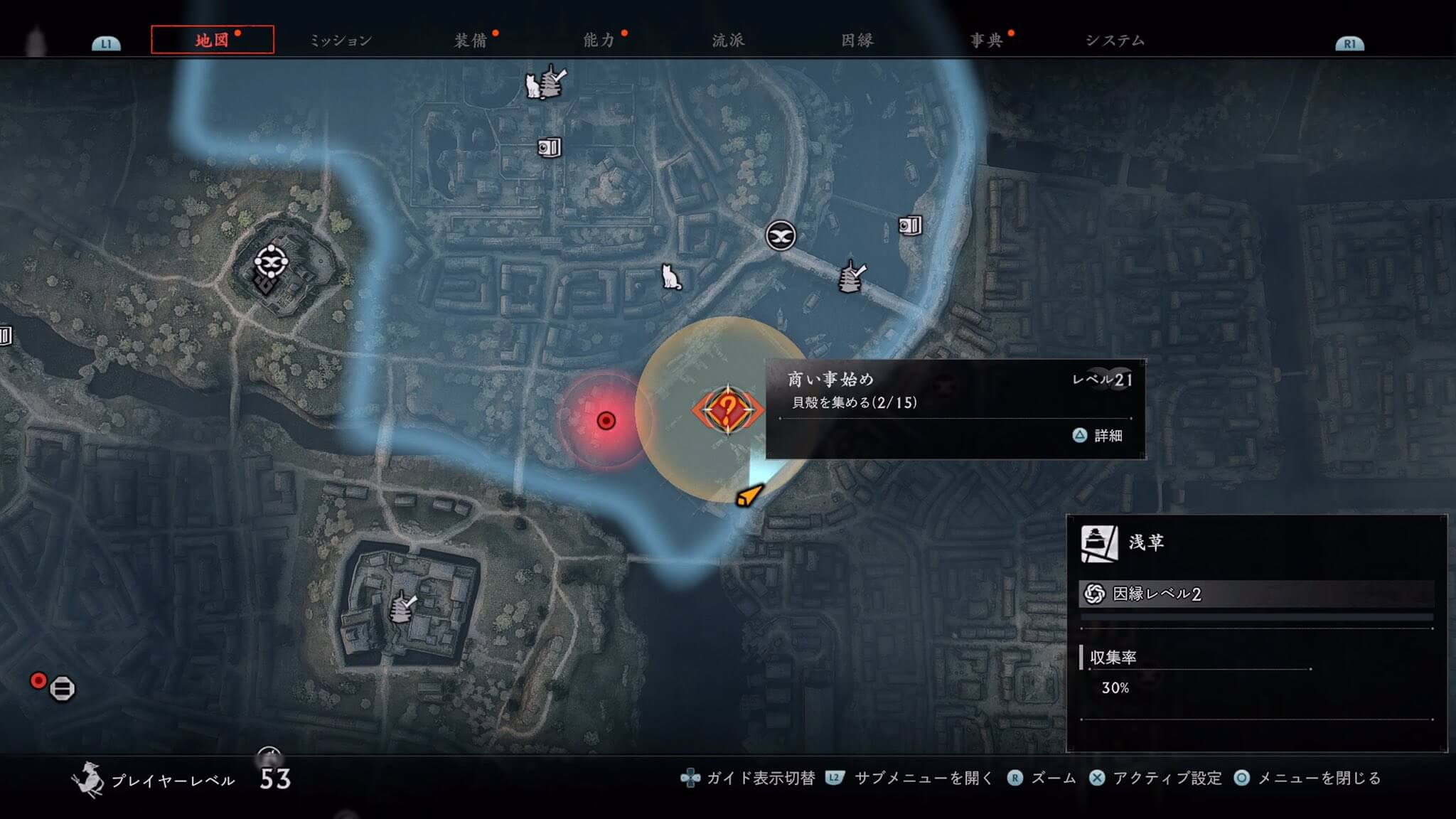Select the 流派 combat styles tab
Viewport: 1456px width, 819px height.
(728, 41)
